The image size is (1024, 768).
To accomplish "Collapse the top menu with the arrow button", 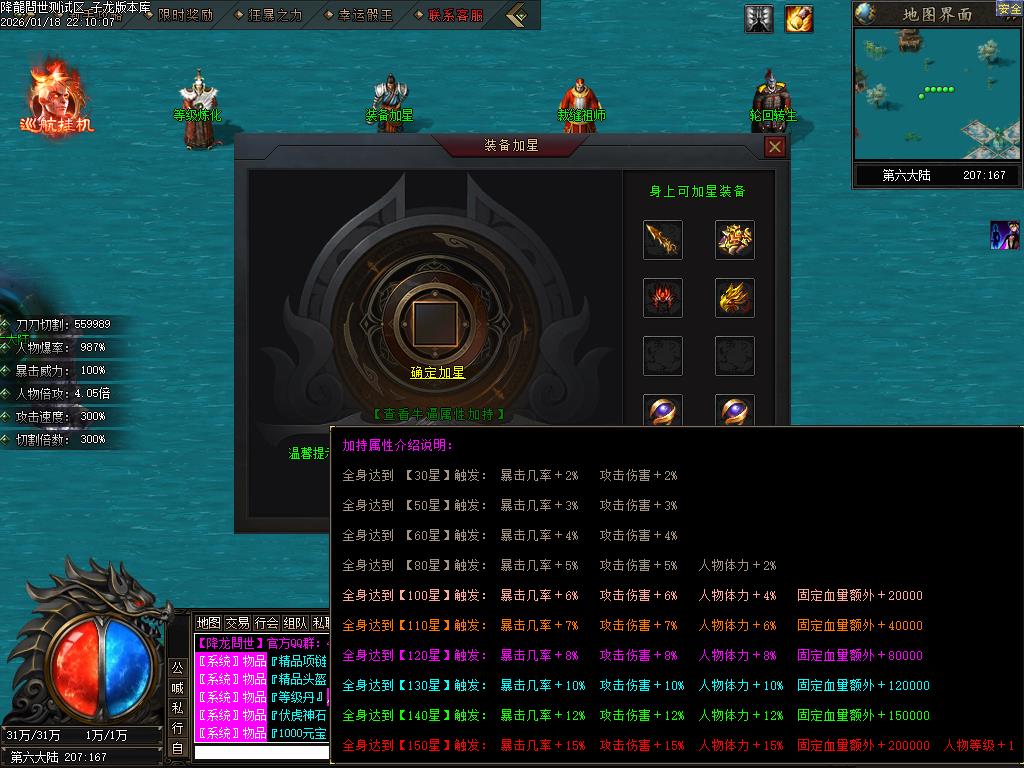I will coord(517,15).
